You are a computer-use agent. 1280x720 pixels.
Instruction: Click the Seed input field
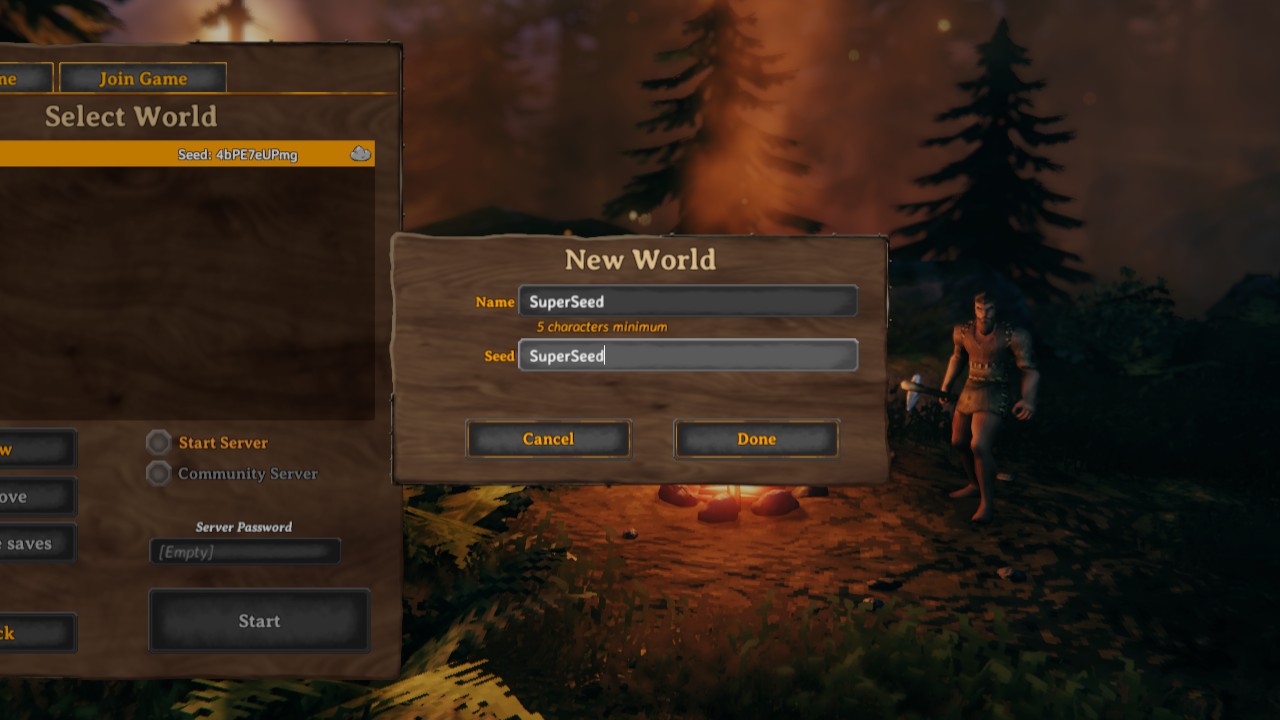click(688, 355)
